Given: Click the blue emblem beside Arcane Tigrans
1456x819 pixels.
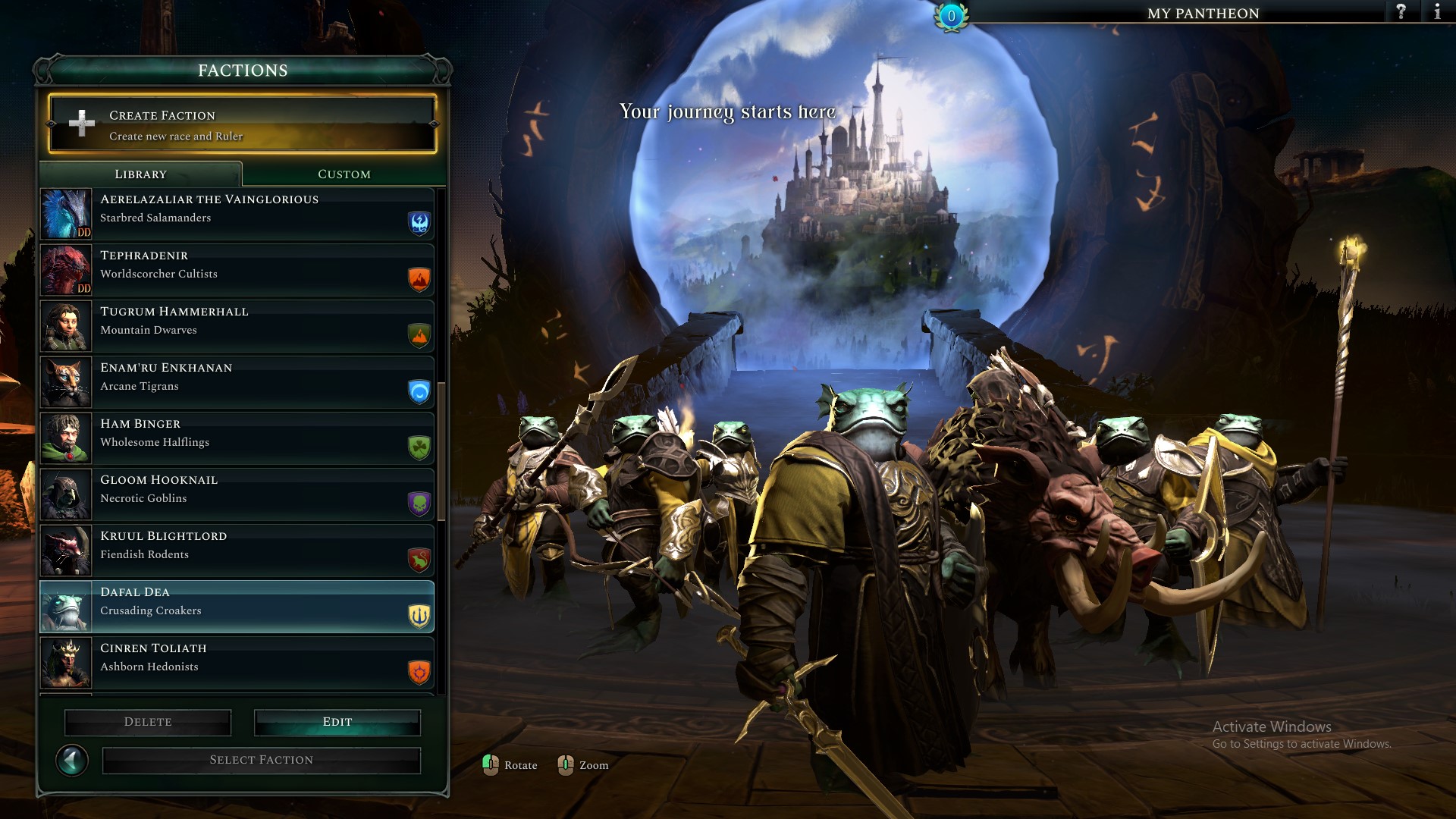Looking at the screenshot, I should coord(418,391).
